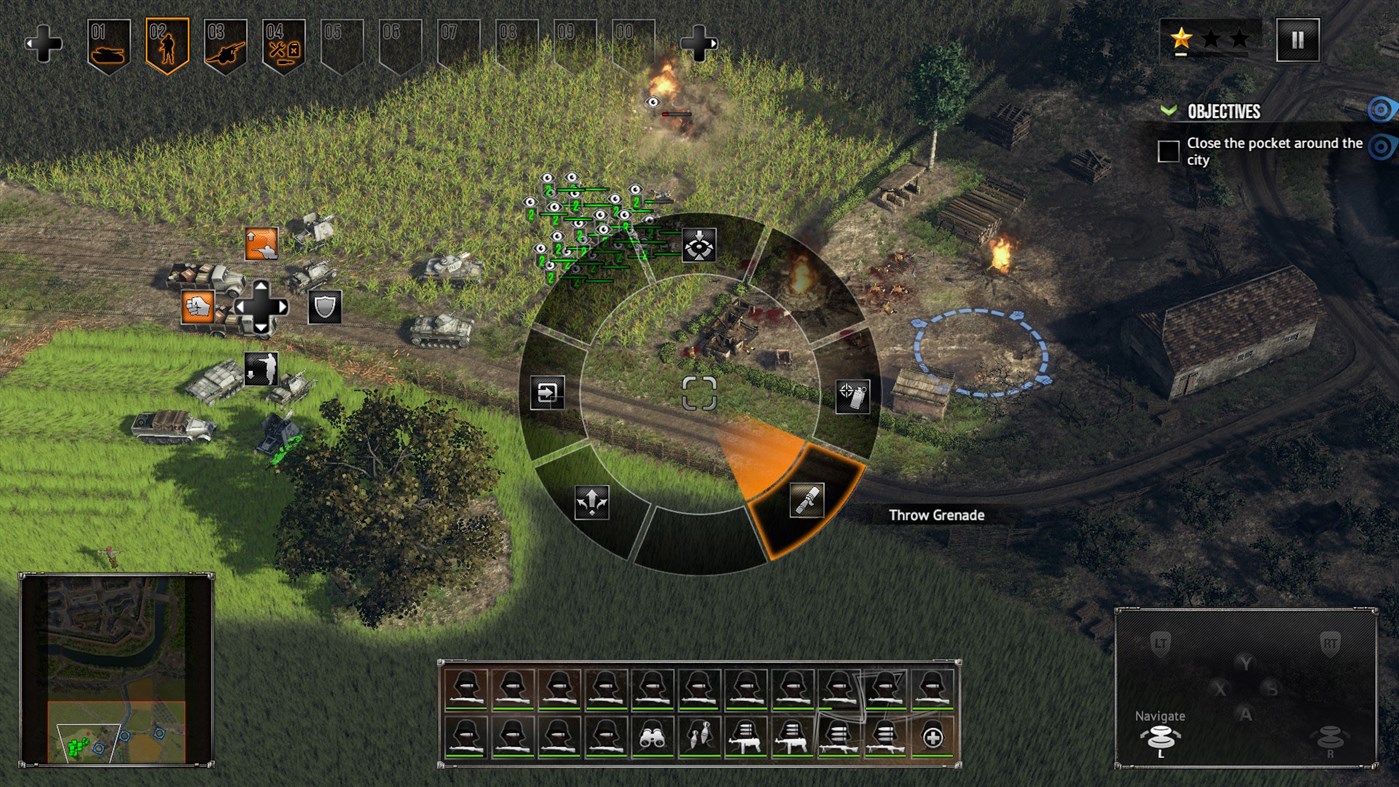
Task: Collapse the Objectives panel via its green chevron
Action: [x=1167, y=110]
